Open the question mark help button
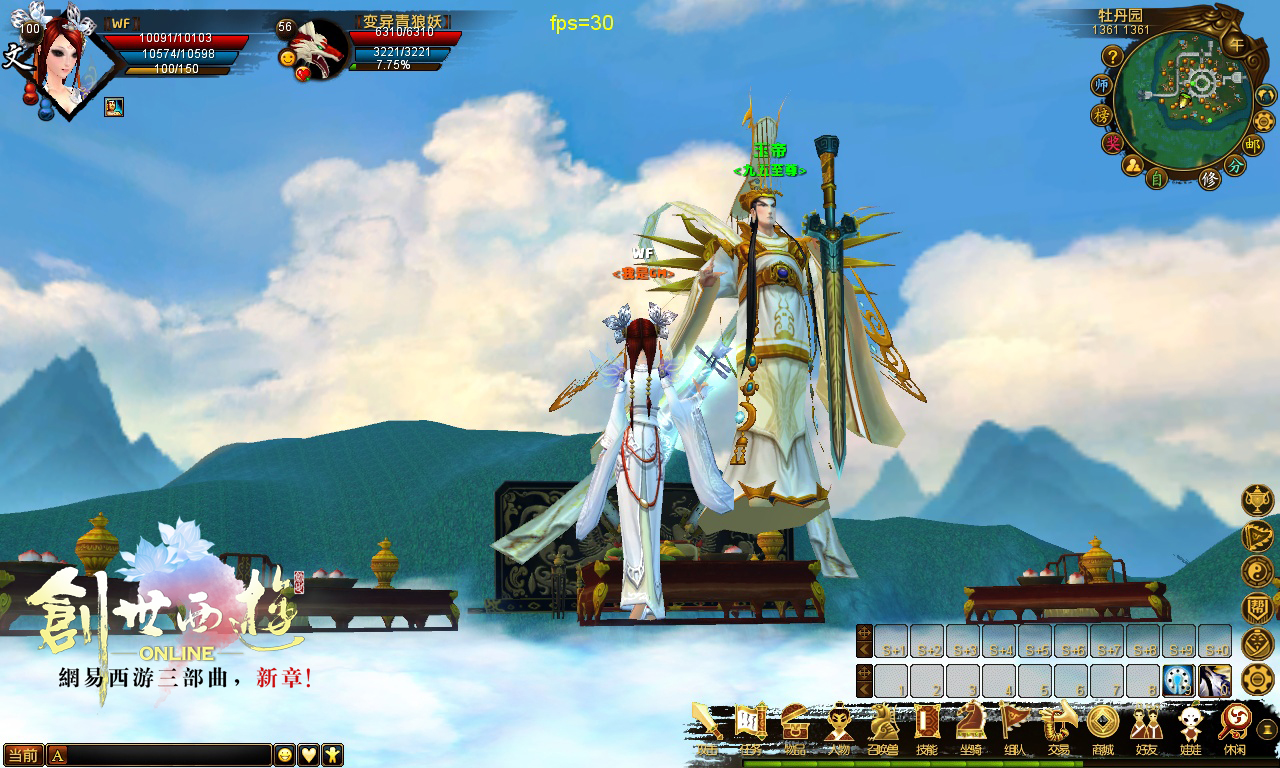This screenshot has height=768, width=1280. (1112, 57)
